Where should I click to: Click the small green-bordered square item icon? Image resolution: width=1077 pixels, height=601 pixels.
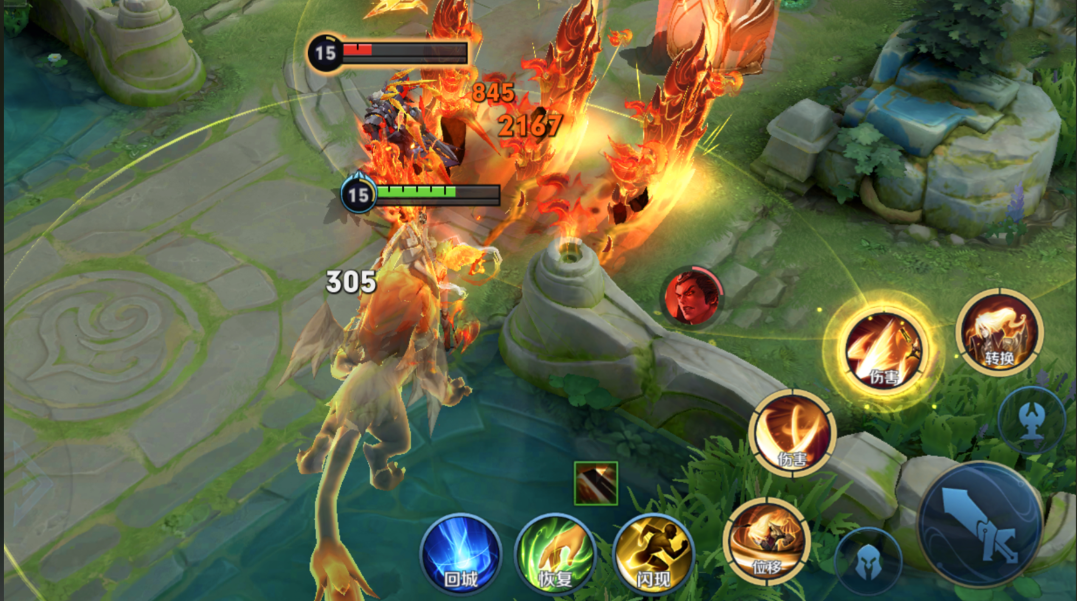point(596,483)
